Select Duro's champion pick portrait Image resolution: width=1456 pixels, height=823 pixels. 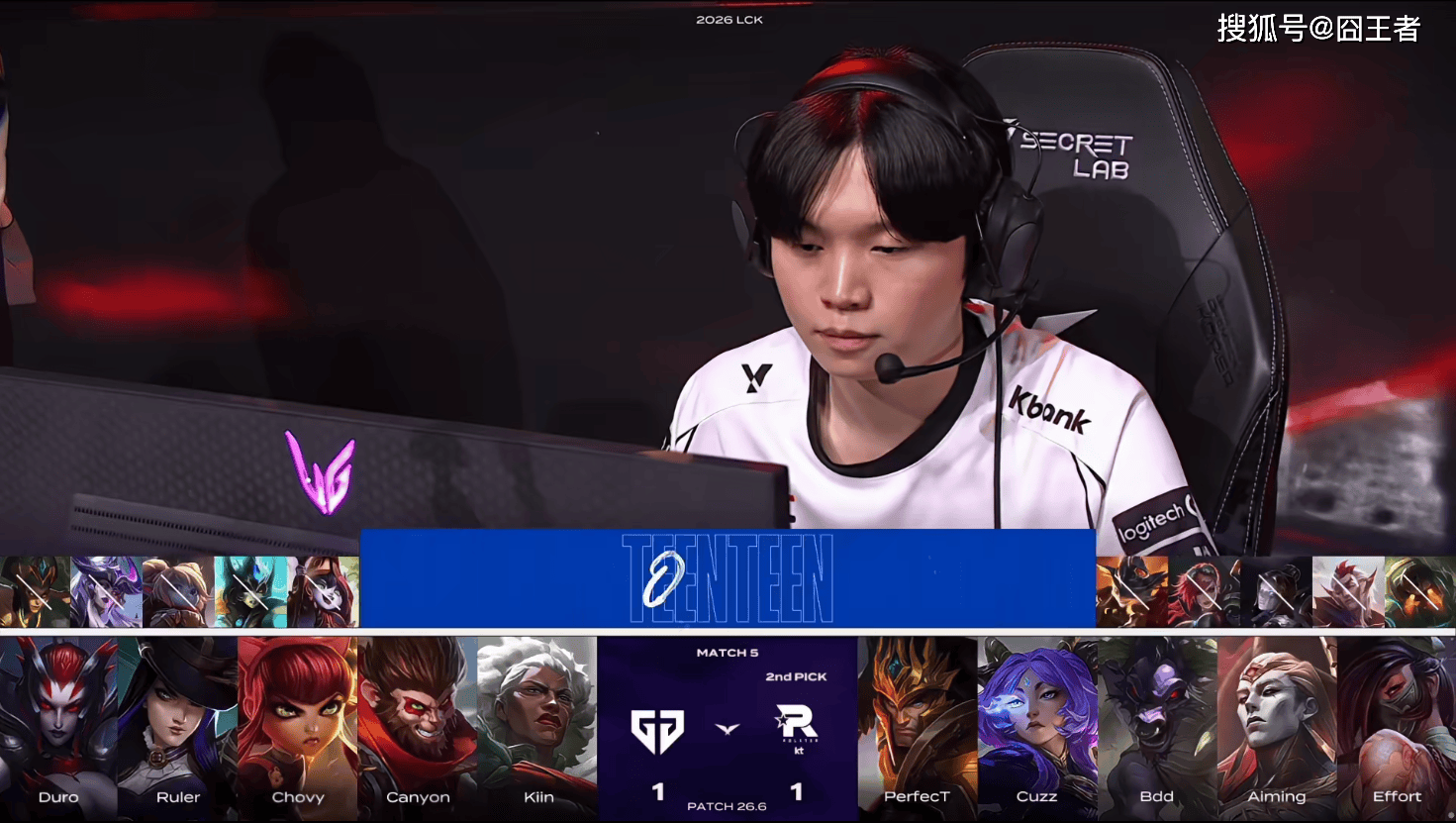58,723
